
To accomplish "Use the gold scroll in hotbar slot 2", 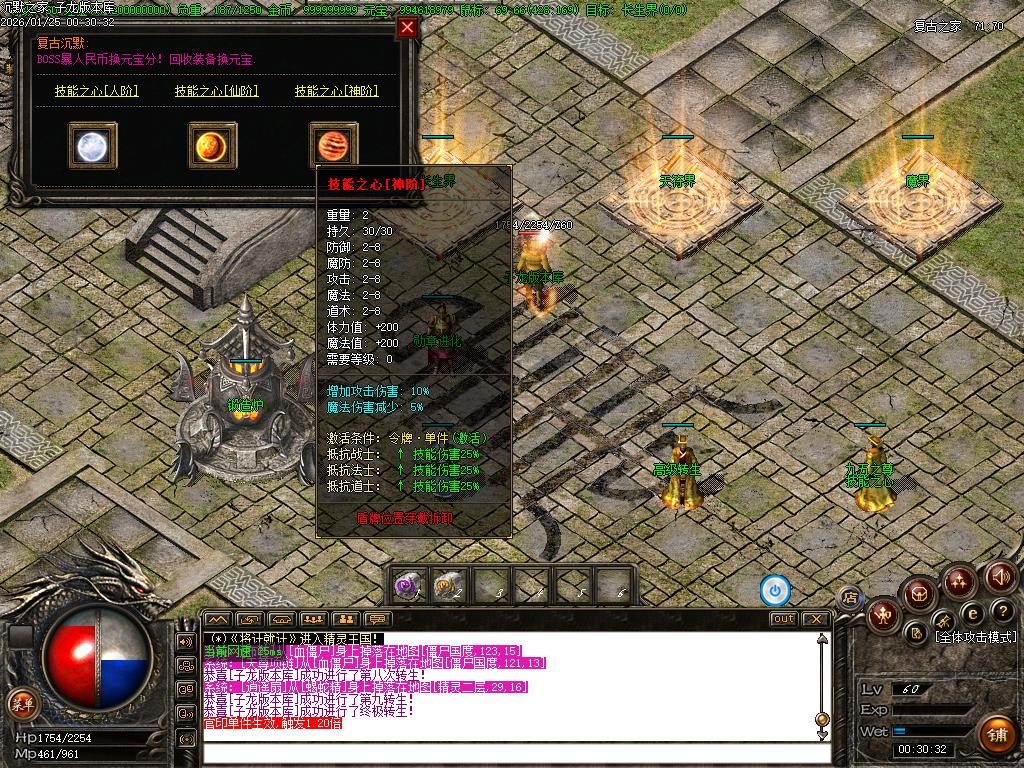I will (450, 585).
